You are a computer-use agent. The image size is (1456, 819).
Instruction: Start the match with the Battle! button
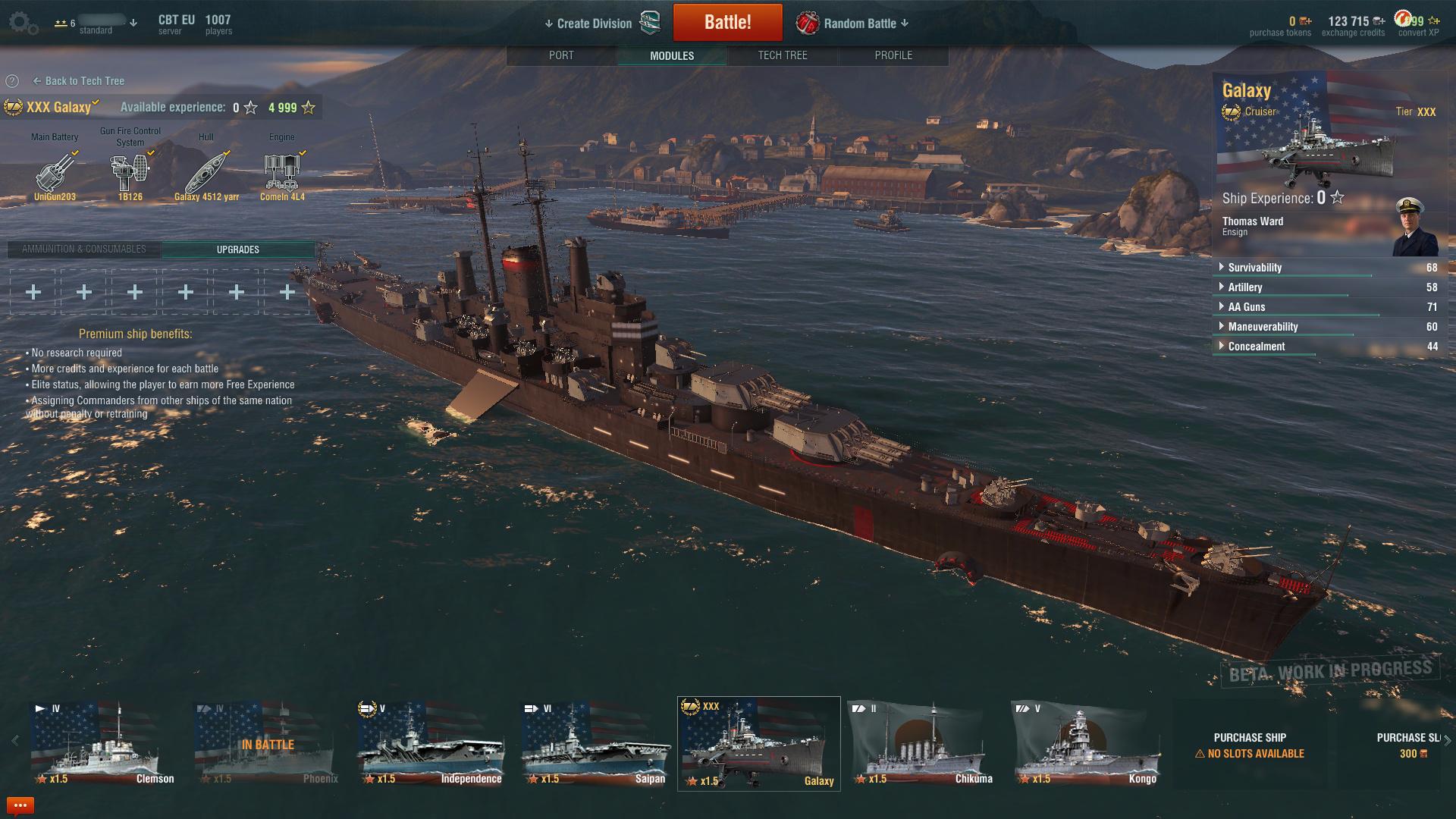pos(727,22)
